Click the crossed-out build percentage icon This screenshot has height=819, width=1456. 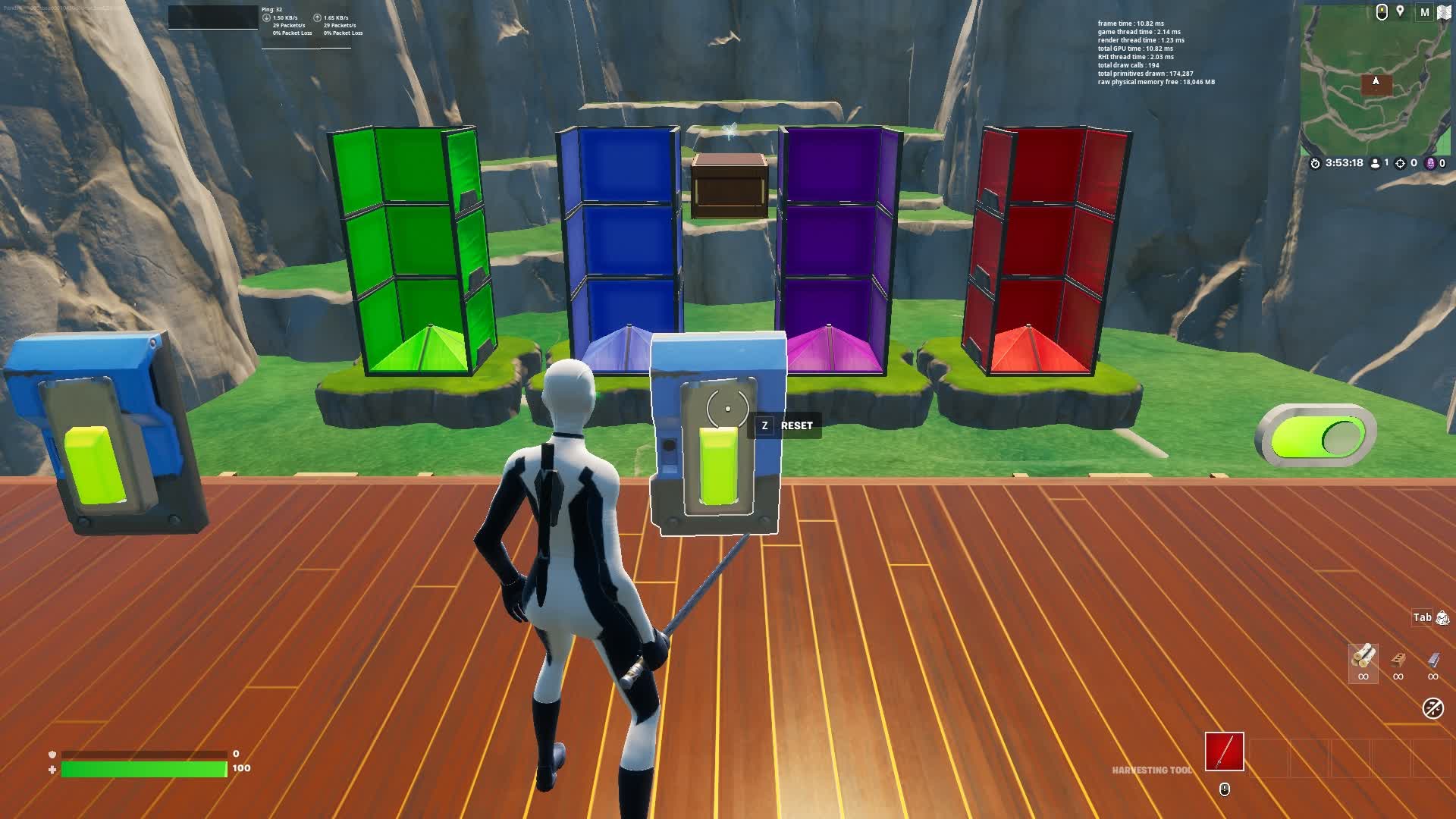(1435, 707)
